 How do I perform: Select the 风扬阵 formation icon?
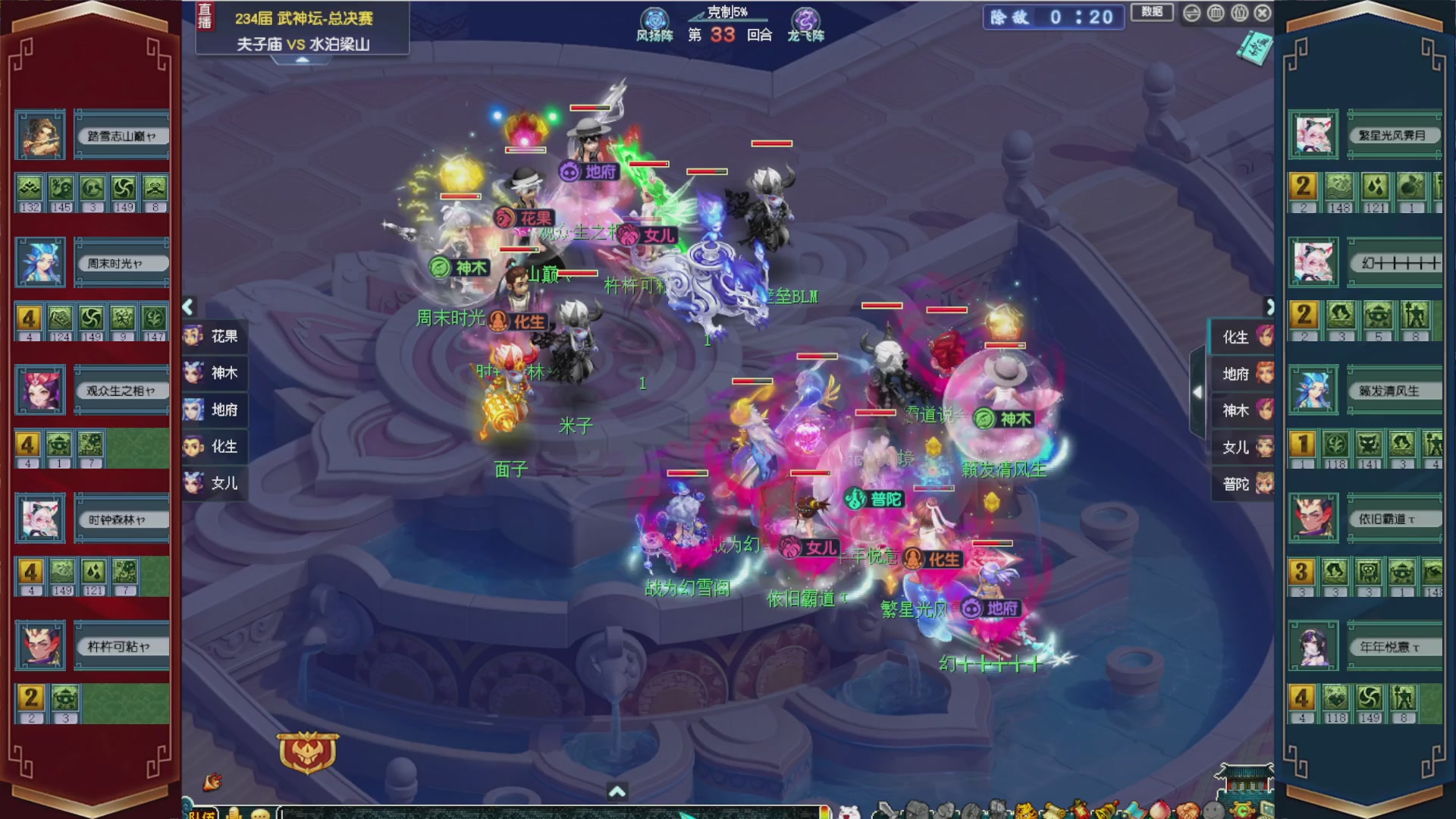click(654, 17)
